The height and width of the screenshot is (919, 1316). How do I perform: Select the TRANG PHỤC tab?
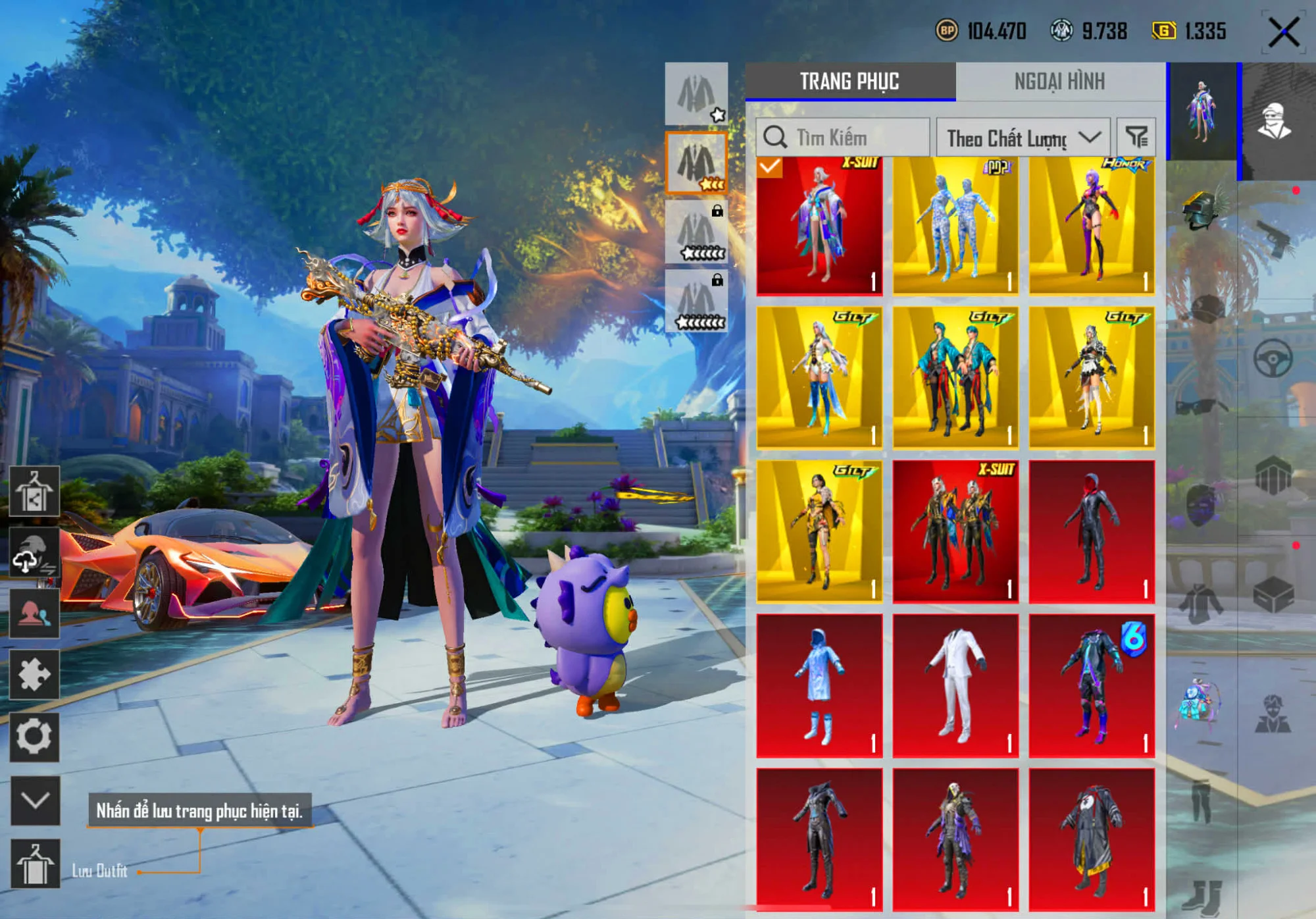pos(849,82)
